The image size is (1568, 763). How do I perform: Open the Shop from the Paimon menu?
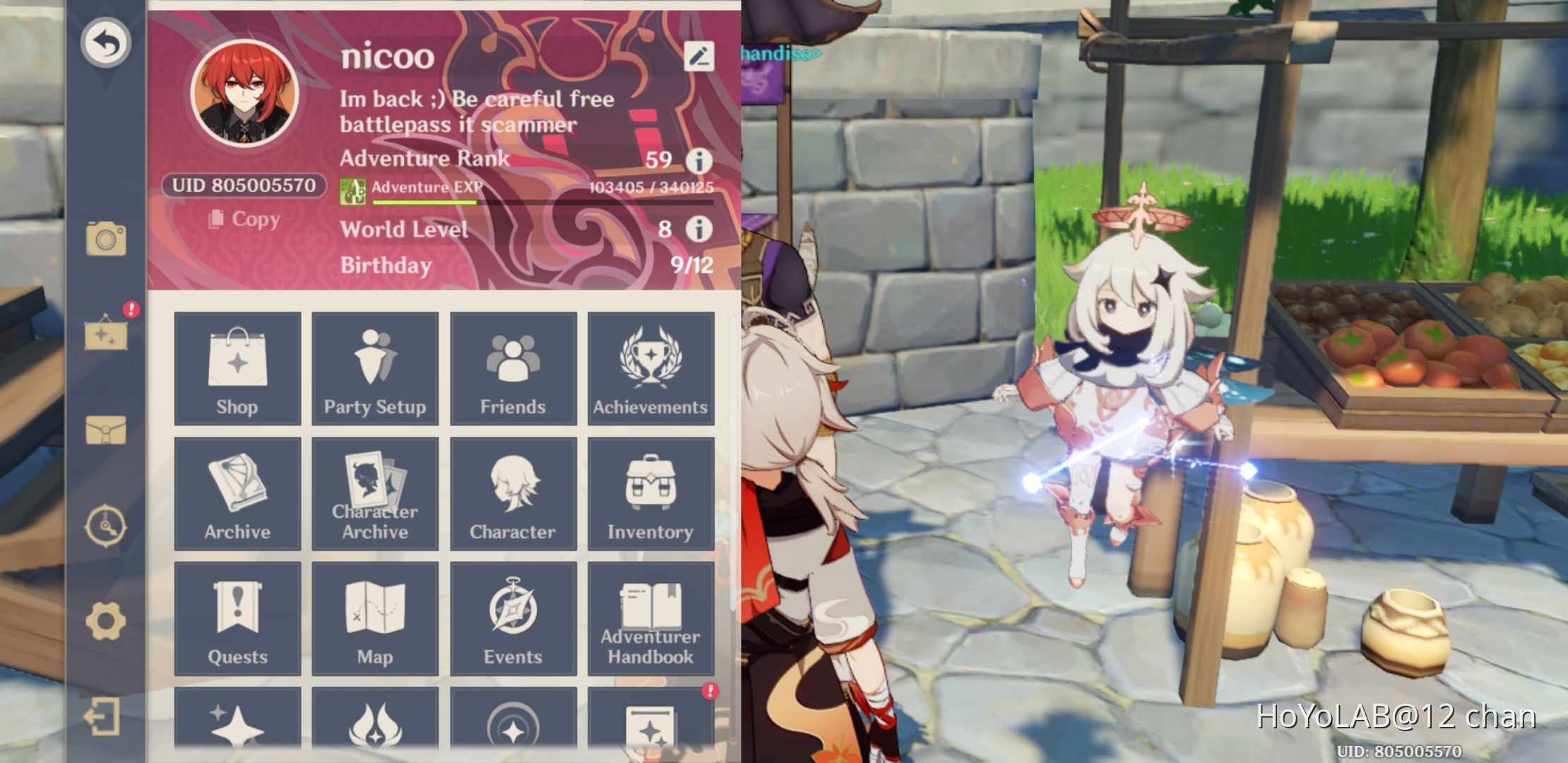[x=237, y=367]
